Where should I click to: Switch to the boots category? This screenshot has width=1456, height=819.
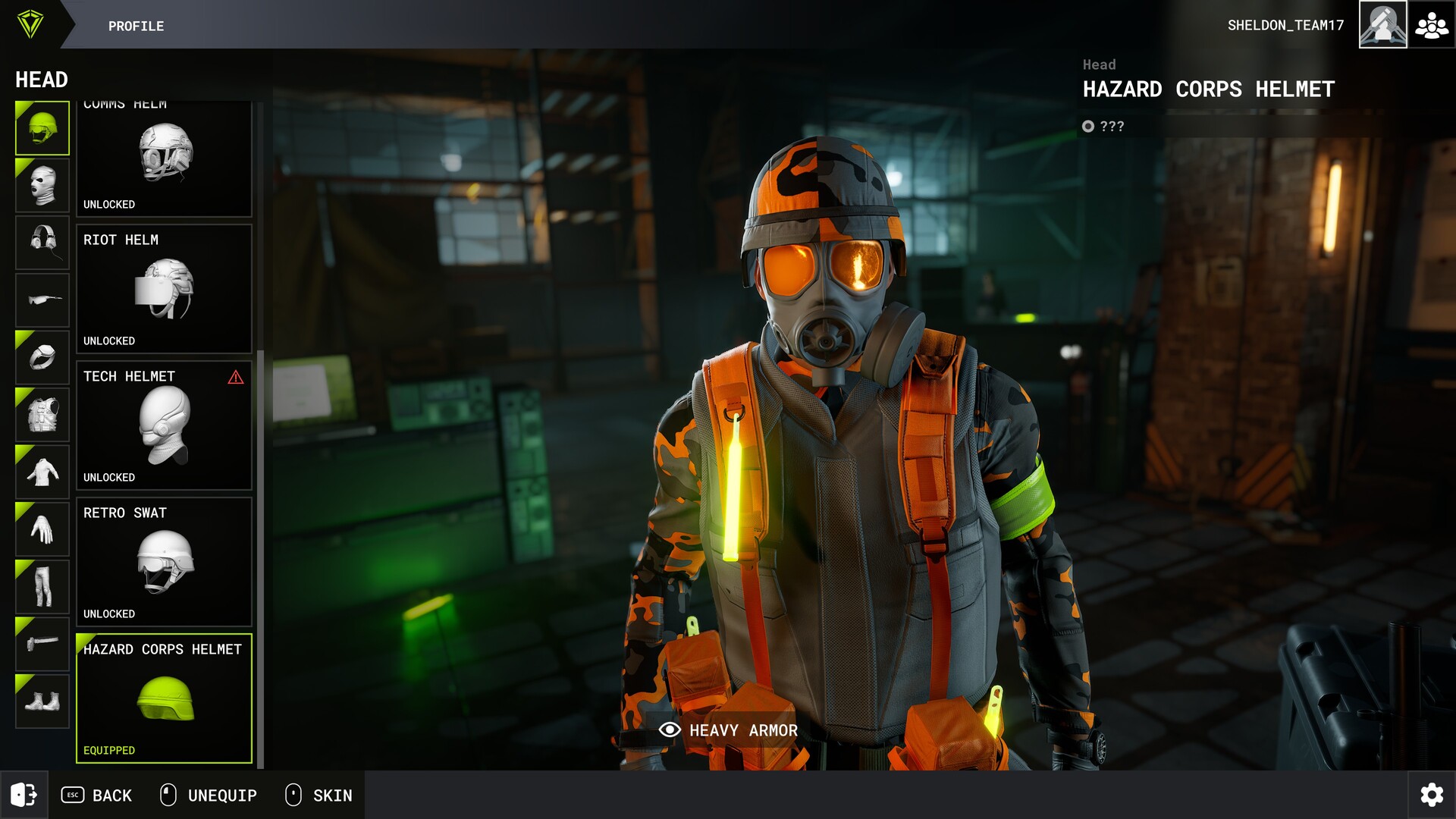click(42, 701)
